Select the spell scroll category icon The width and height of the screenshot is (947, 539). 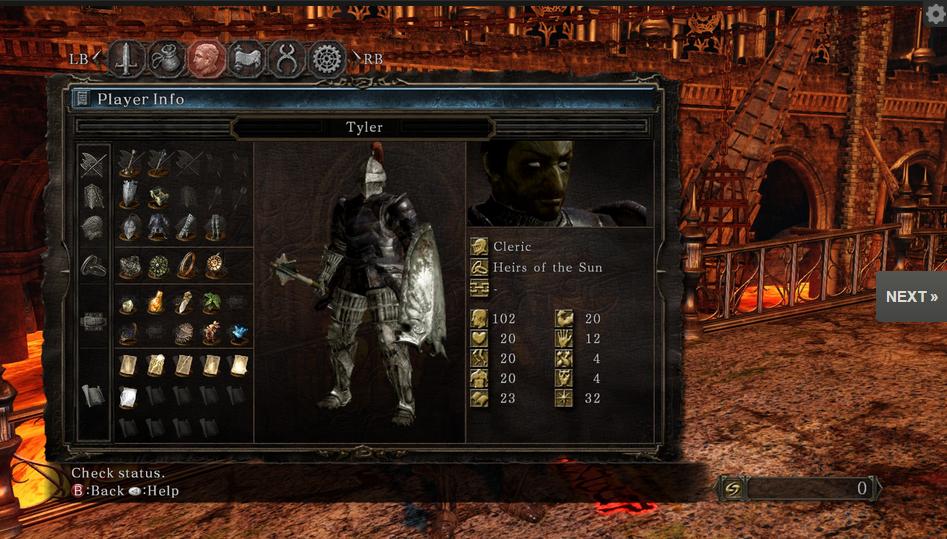[93, 395]
